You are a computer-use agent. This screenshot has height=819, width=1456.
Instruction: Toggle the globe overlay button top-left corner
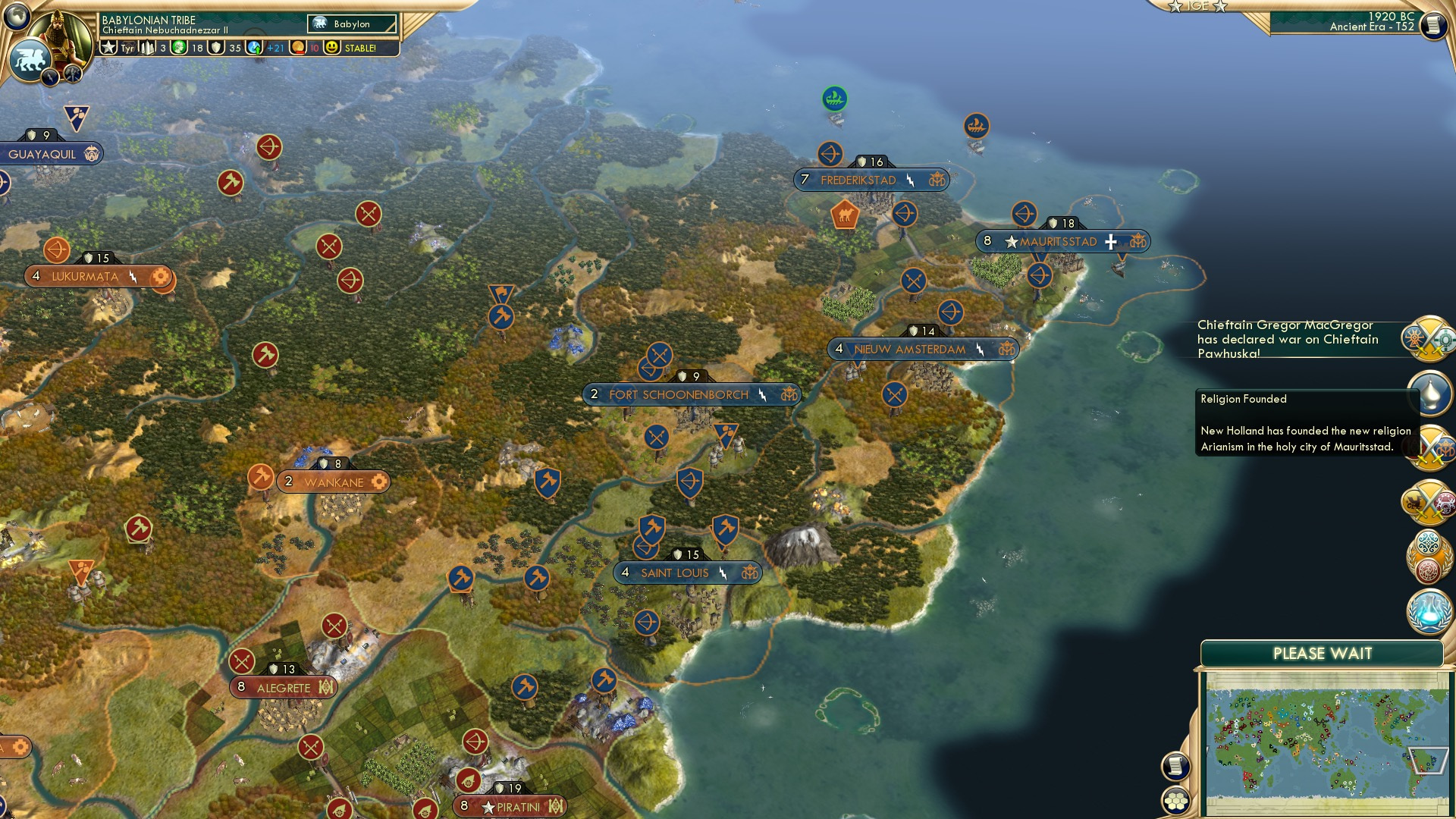click(x=15, y=17)
